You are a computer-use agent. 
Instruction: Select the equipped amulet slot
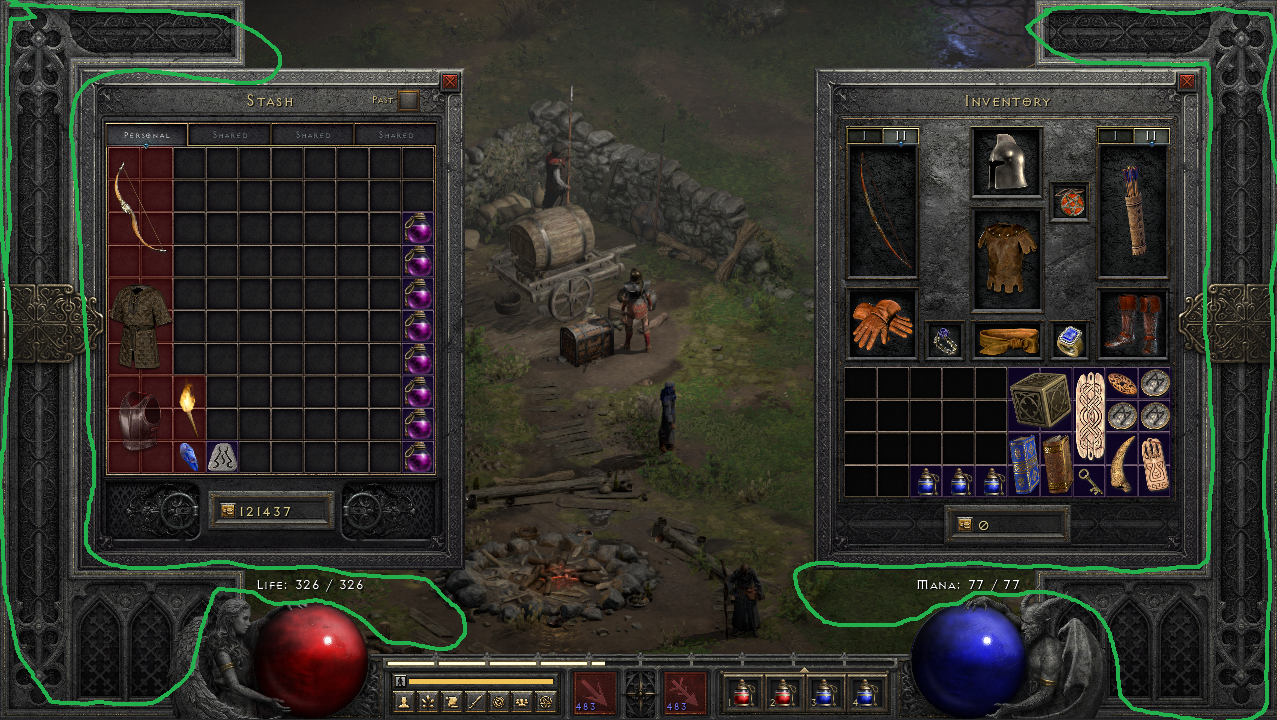pyautogui.click(x=1068, y=201)
